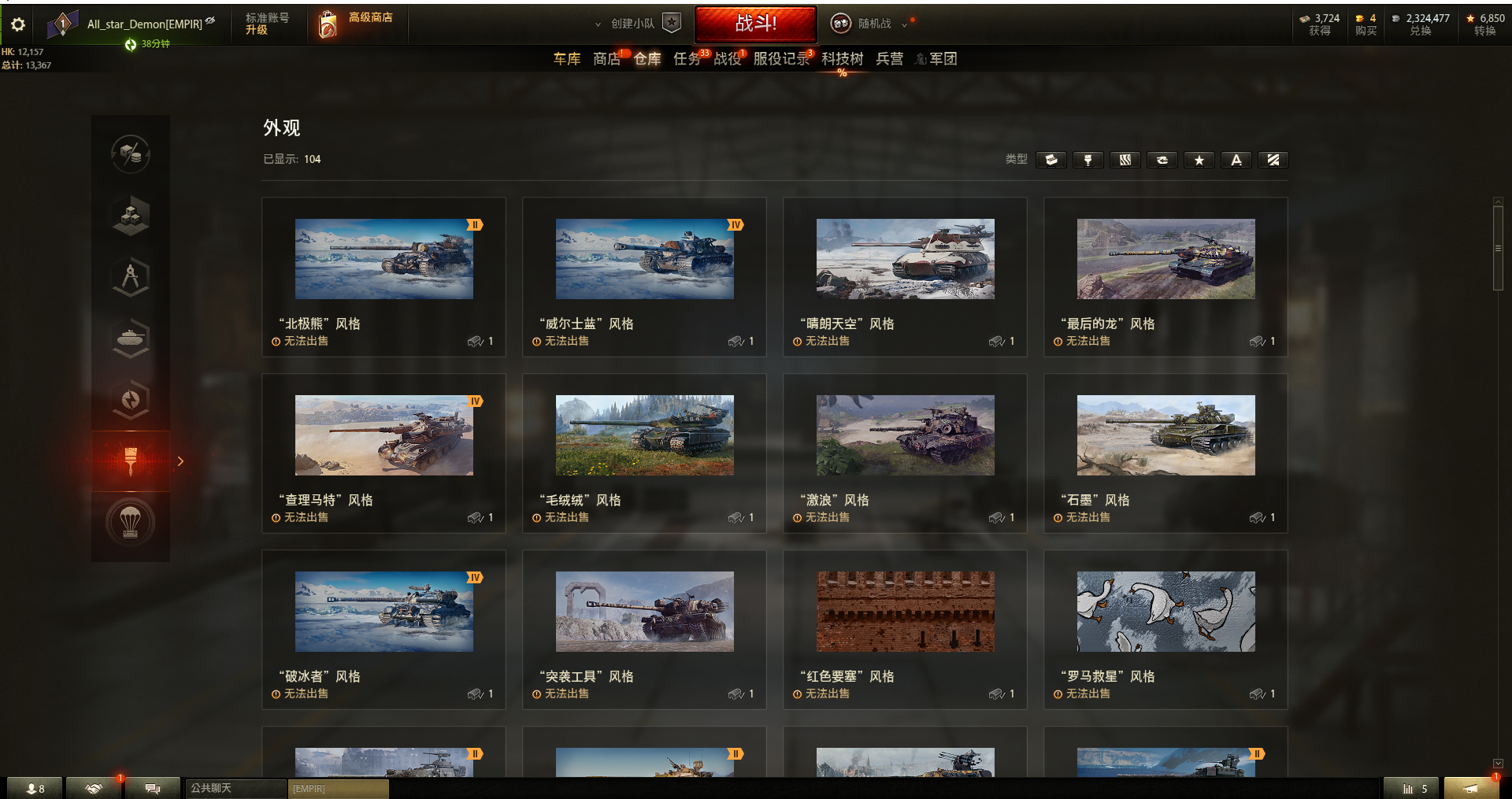1512x799 pixels.
Task: Open the 仓库 menu item
Action: pyautogui.click(x=647, y=59)
